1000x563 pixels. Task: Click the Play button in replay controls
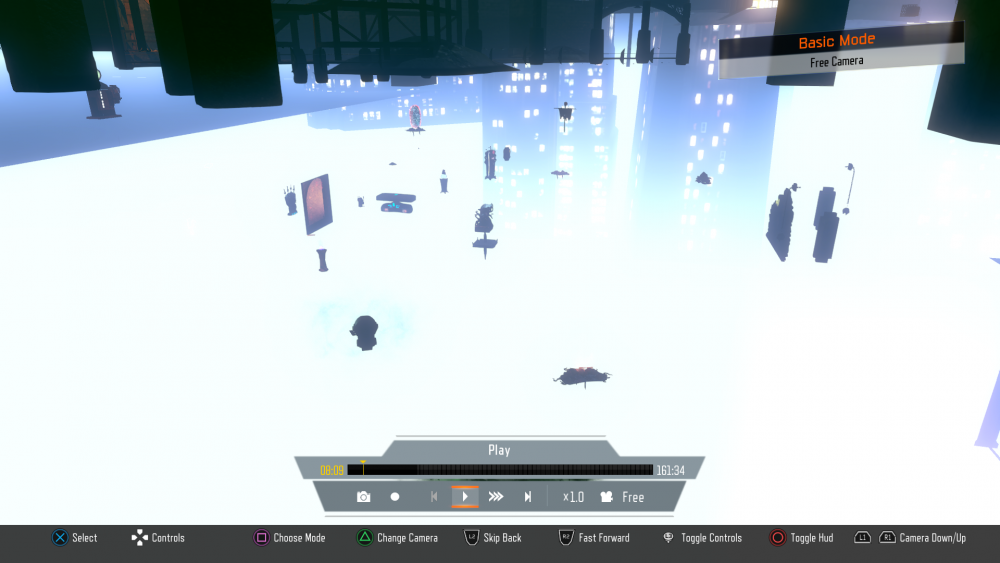click(465, 497)
